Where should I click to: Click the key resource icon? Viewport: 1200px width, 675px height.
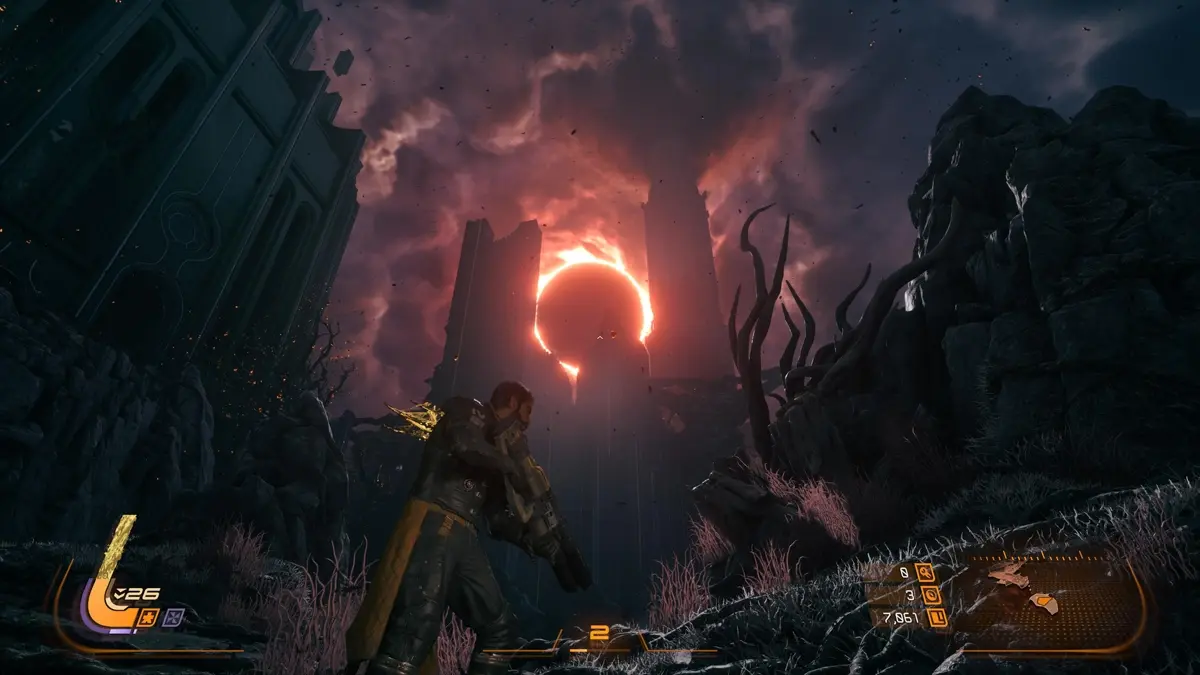tap(924, 572)
